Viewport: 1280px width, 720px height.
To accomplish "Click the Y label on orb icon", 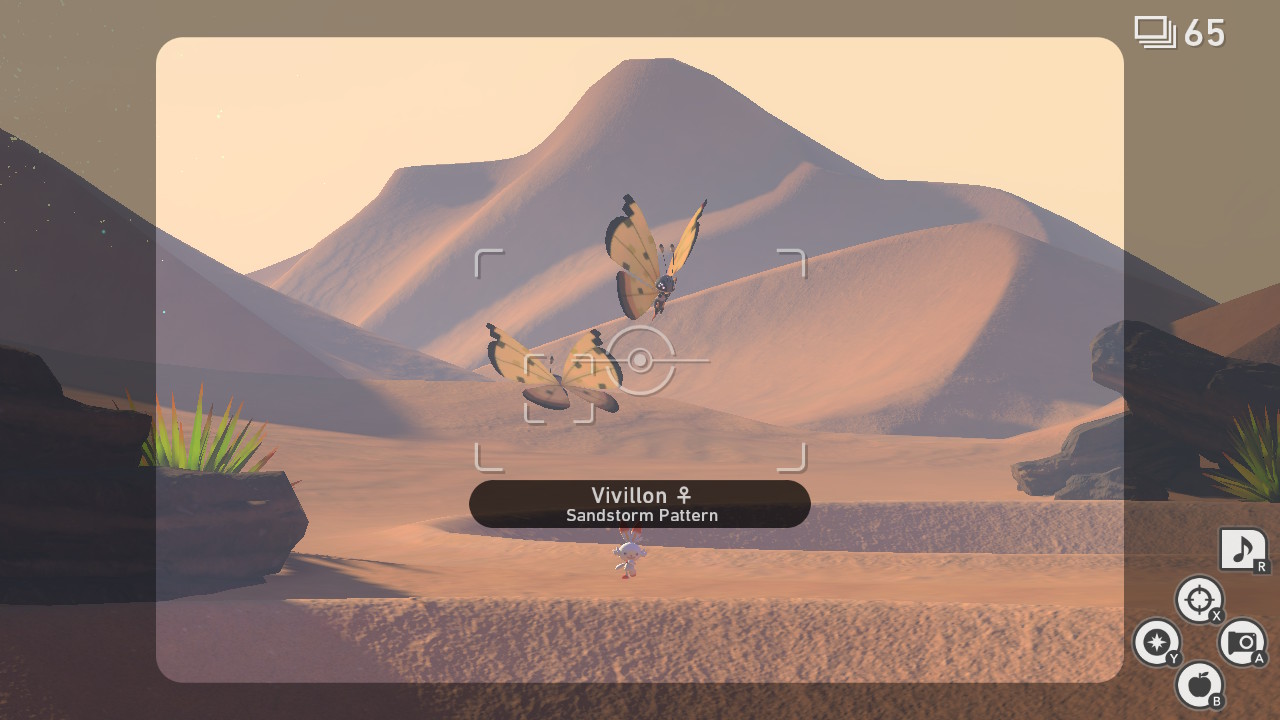I will (1172, 659).
